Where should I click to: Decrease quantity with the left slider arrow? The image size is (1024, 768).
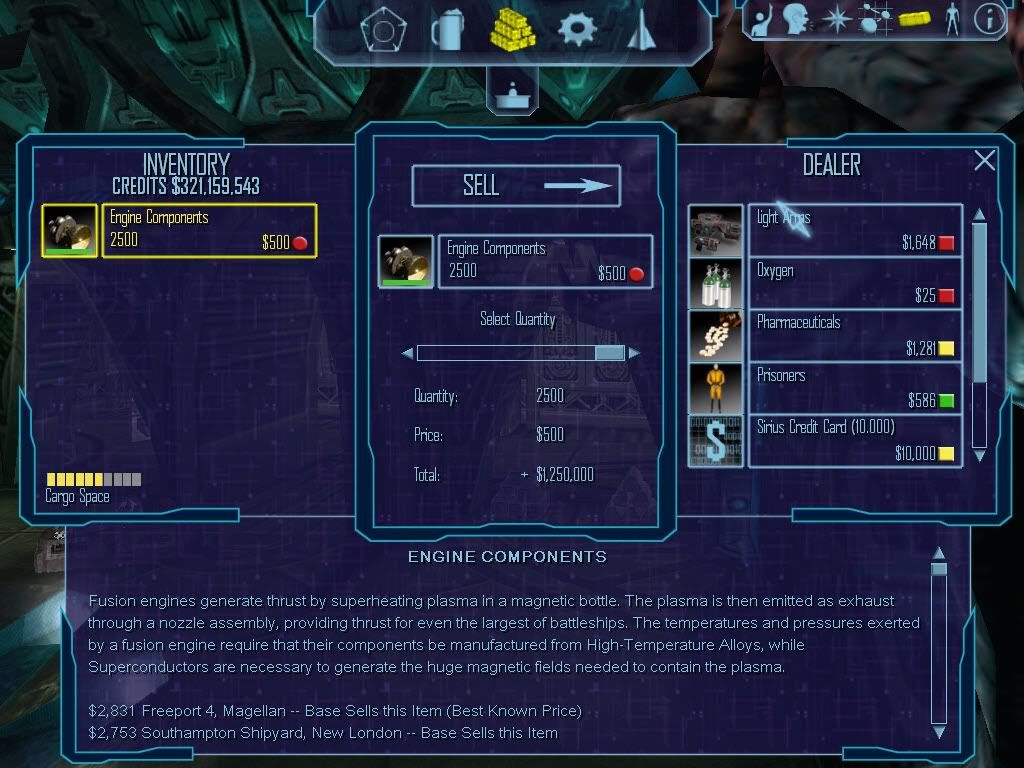point(407,353)
